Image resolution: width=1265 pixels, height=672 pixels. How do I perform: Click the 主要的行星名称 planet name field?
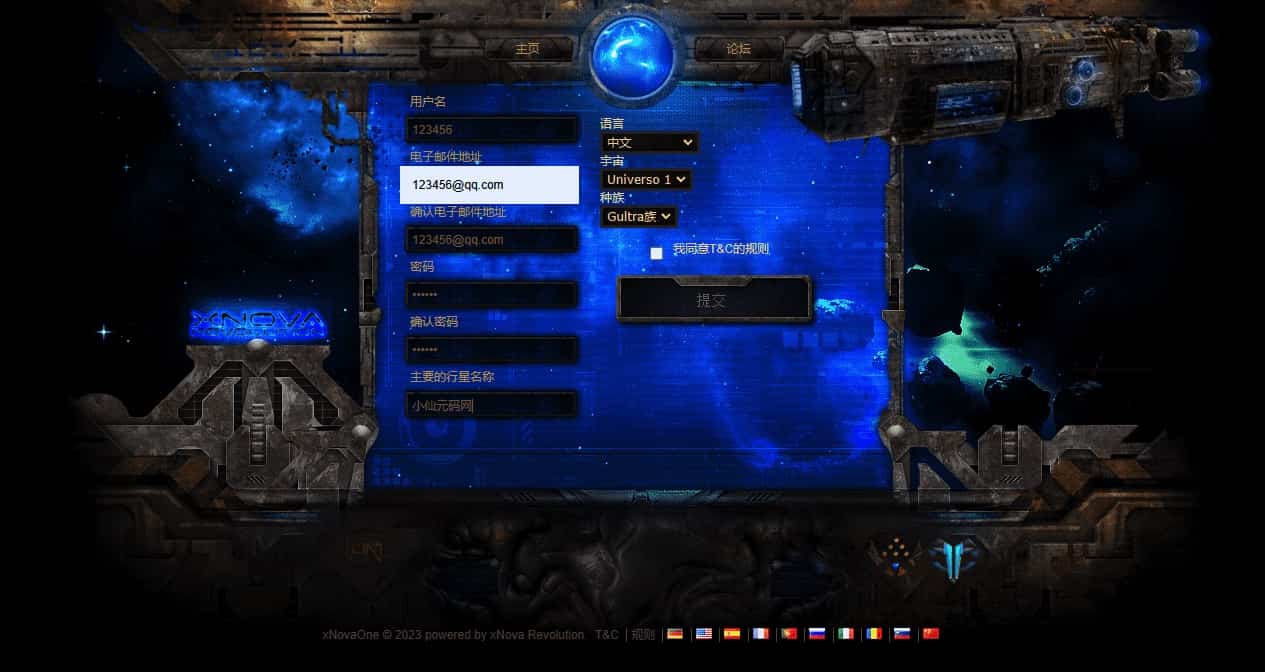click(x=492, y=405)
